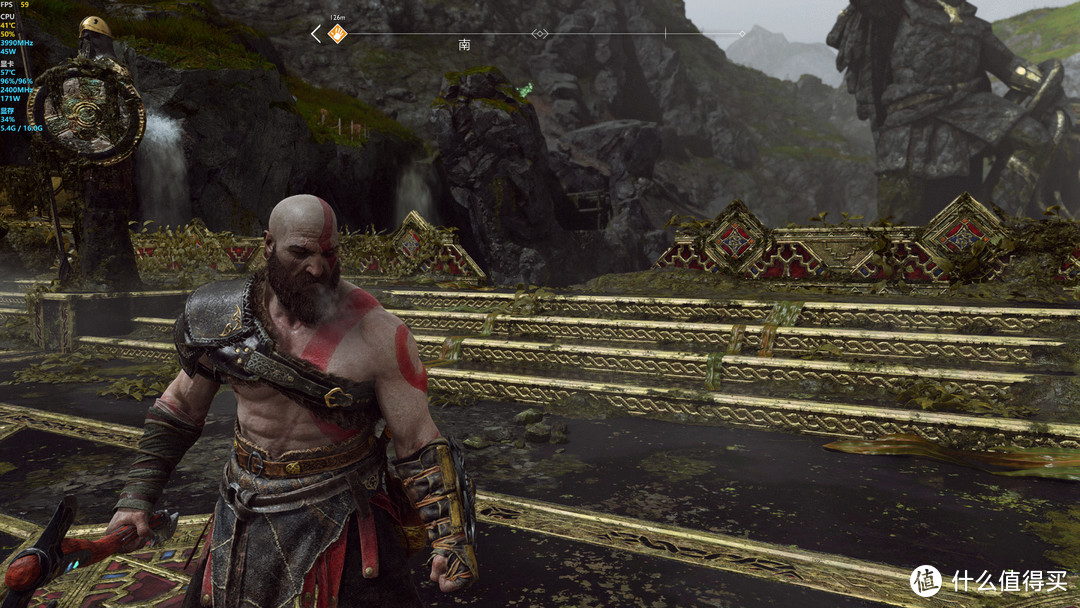Select the orange hand objective marker on compass
The width and height of the screenshot is (1080, 608).
click(337, 34)
